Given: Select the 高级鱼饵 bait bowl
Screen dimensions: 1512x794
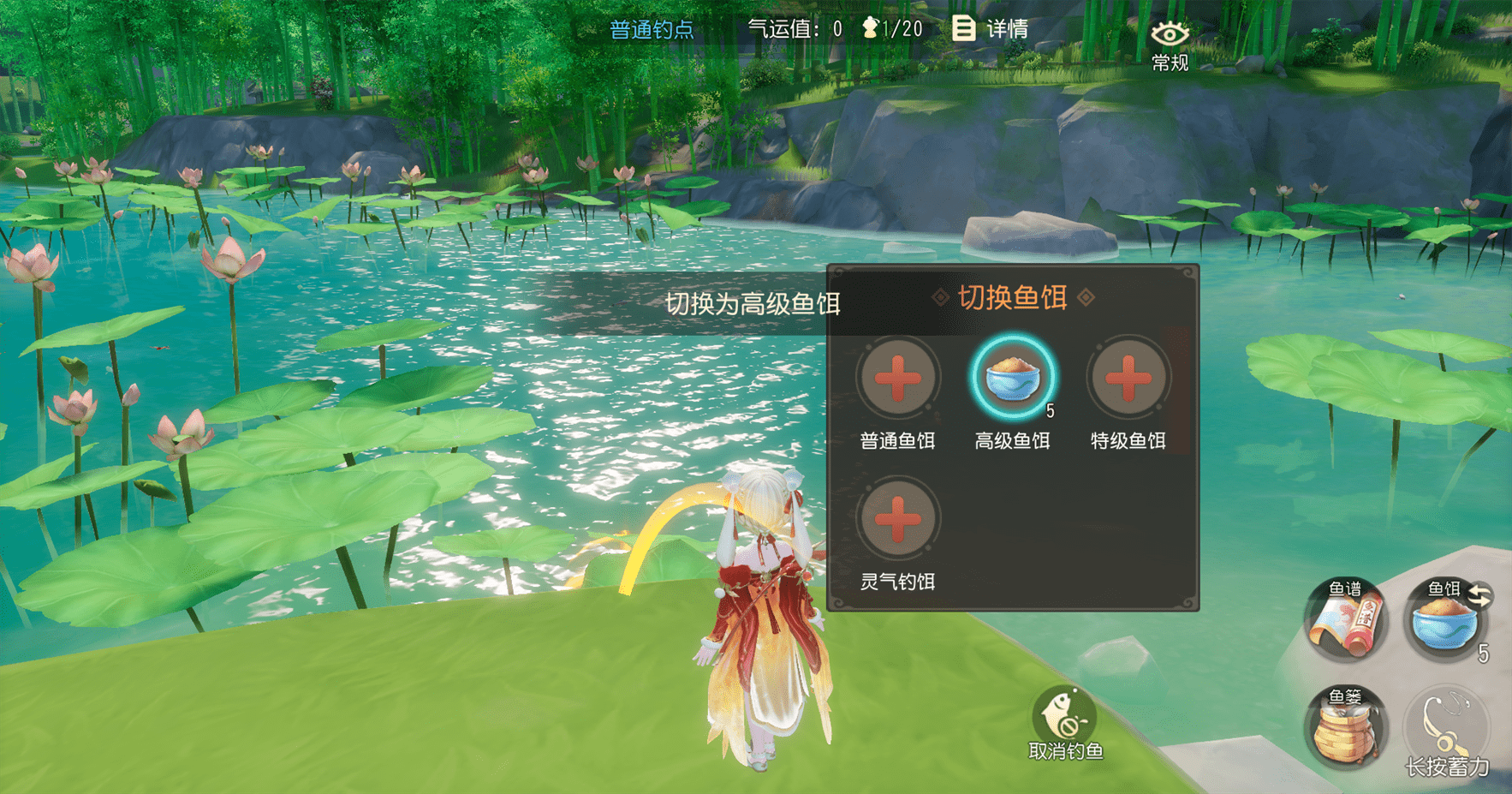Looking at the screenshot, I should tap(1012, 379).
